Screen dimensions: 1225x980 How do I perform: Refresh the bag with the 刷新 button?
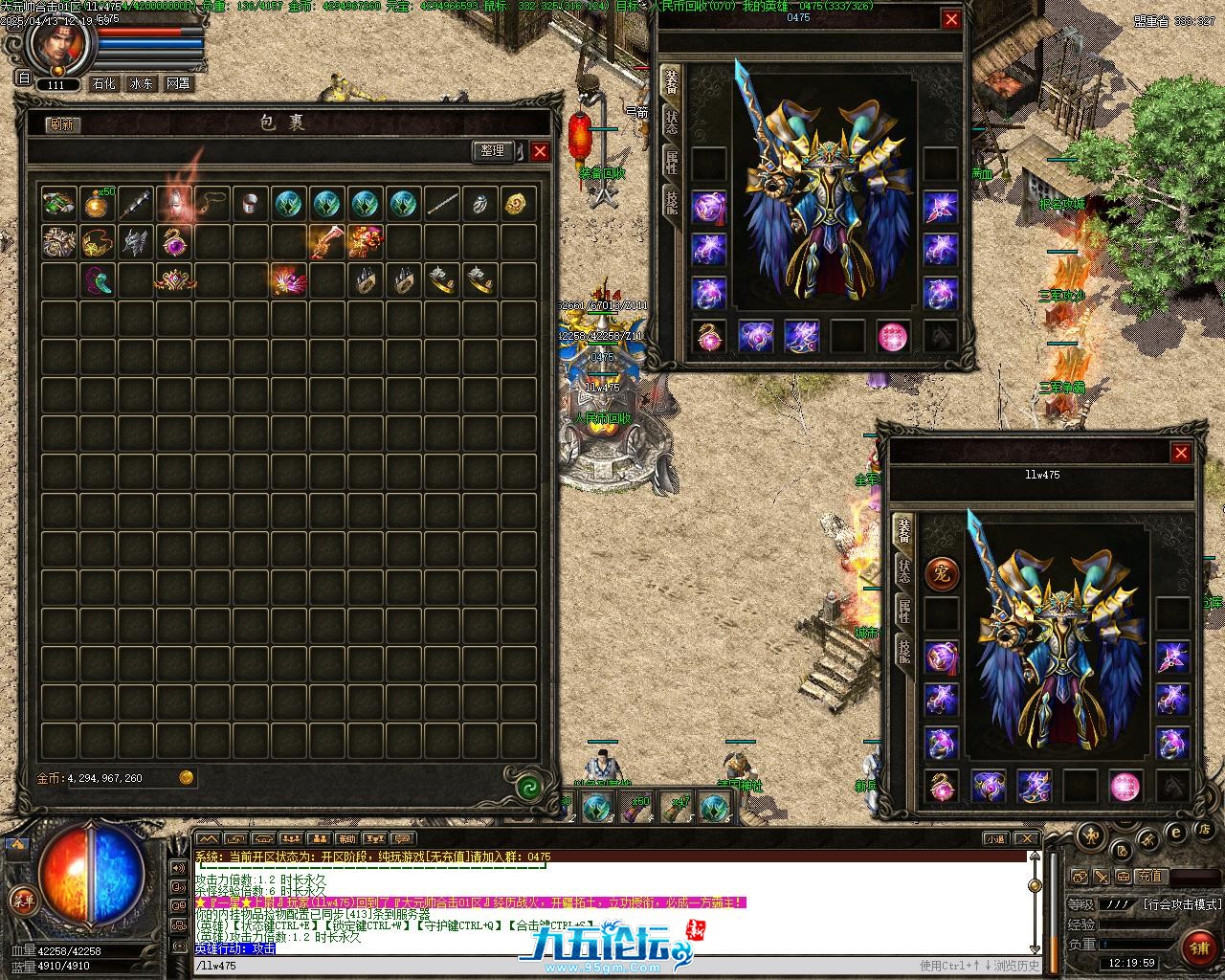point(63,124)
